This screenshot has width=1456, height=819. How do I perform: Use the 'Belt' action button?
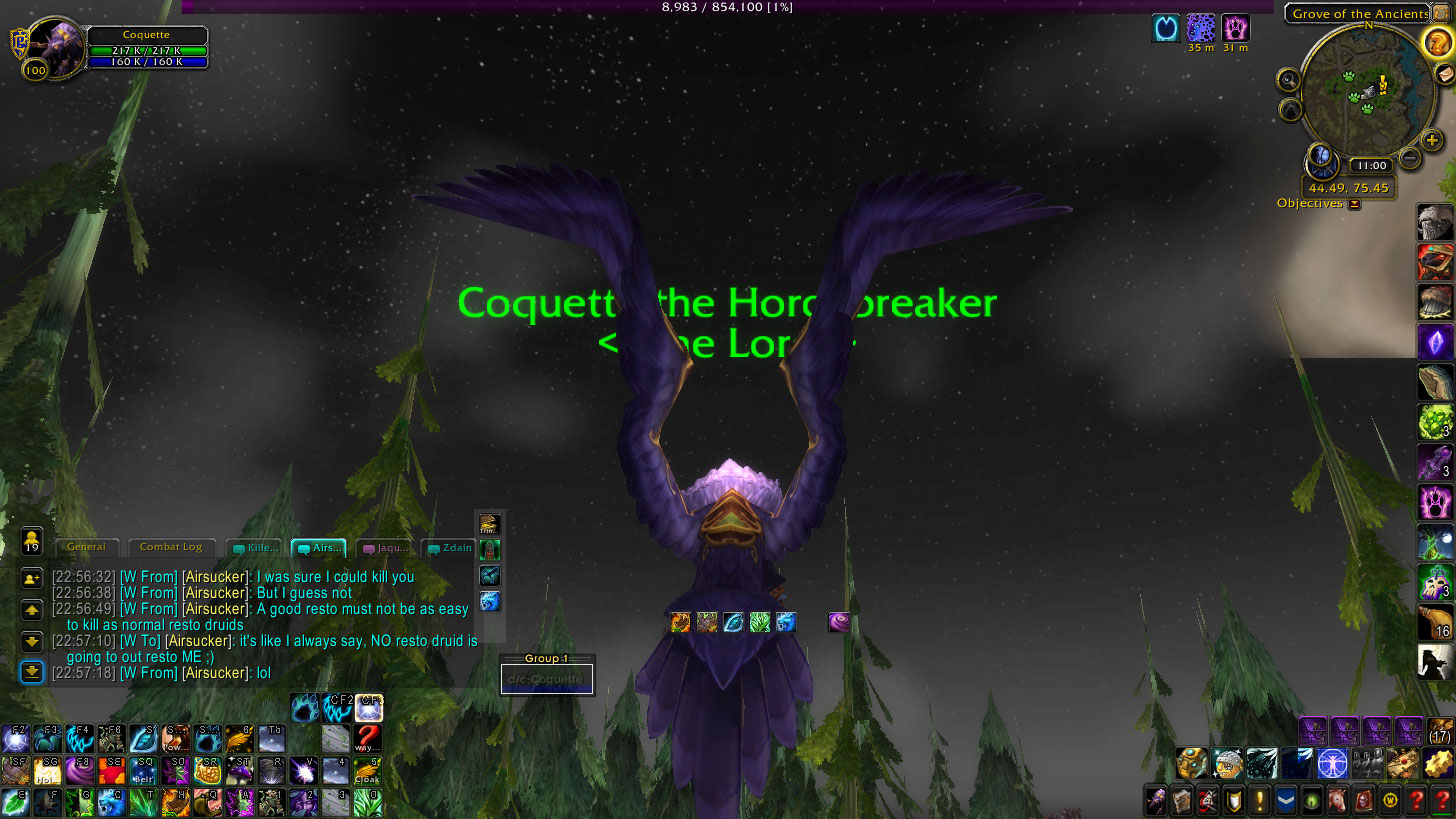[x=142, y=770]
